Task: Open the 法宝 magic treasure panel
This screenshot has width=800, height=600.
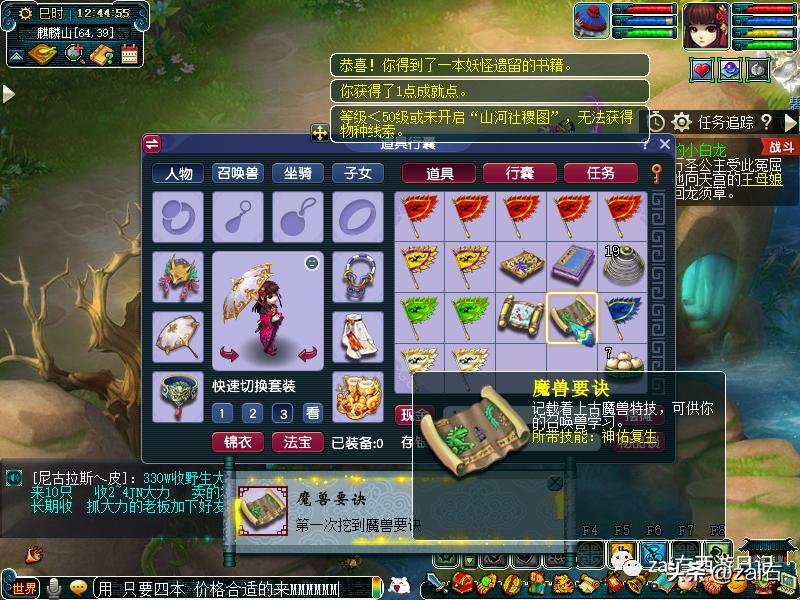Action: point(297,441)
